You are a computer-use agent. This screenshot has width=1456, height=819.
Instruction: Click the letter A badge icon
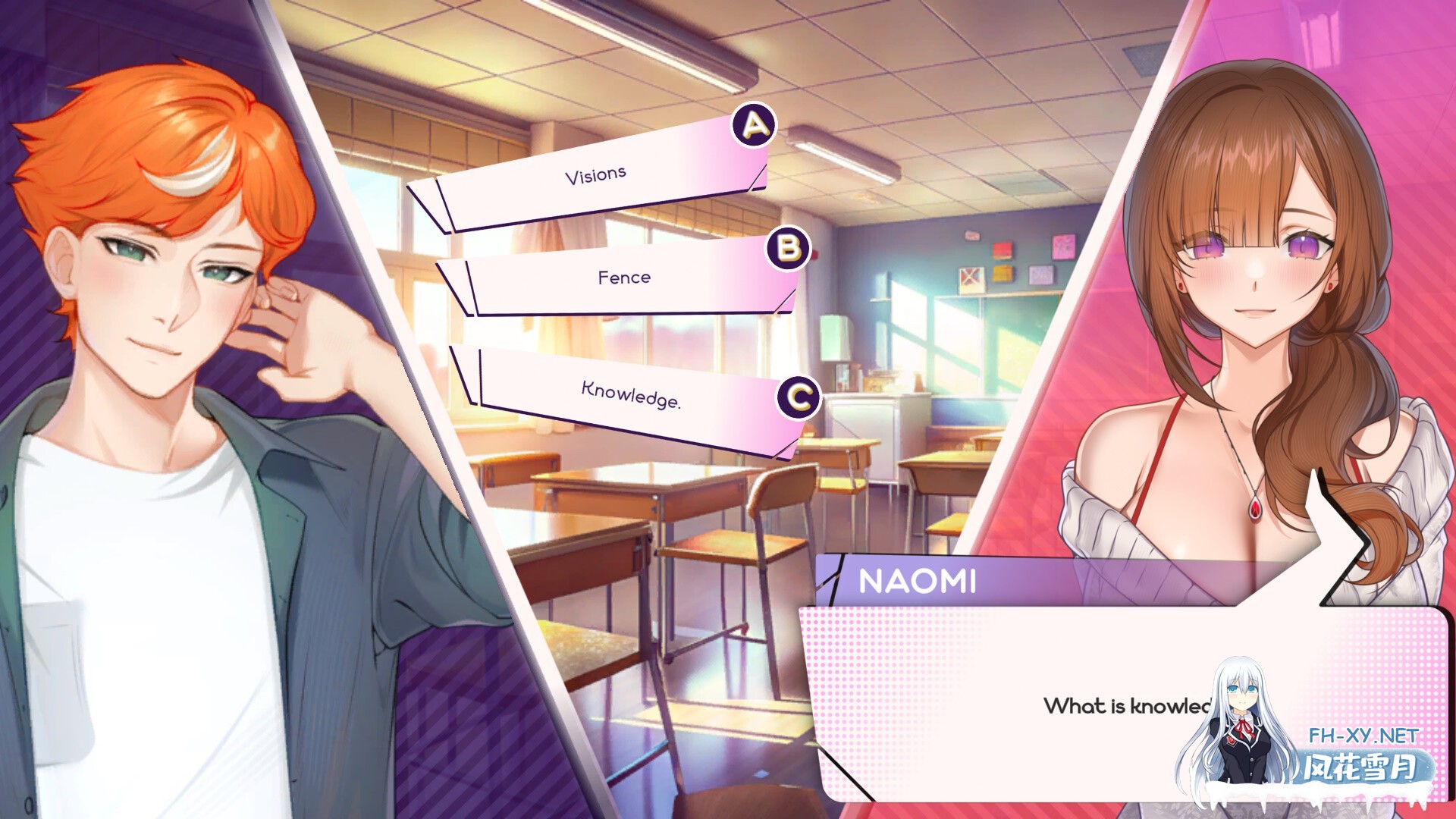754,123
